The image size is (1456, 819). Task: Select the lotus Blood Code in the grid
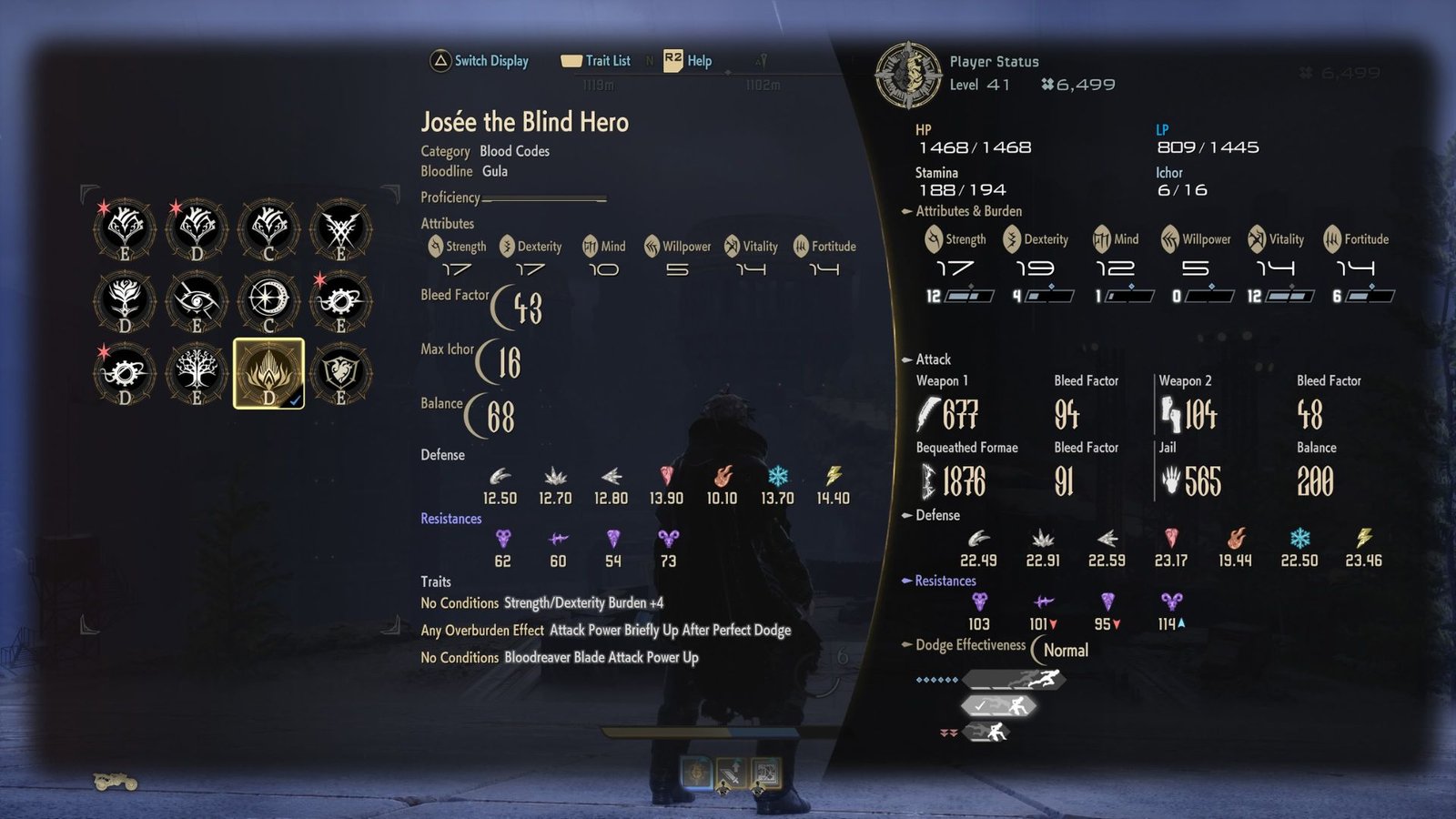[268, 373]
